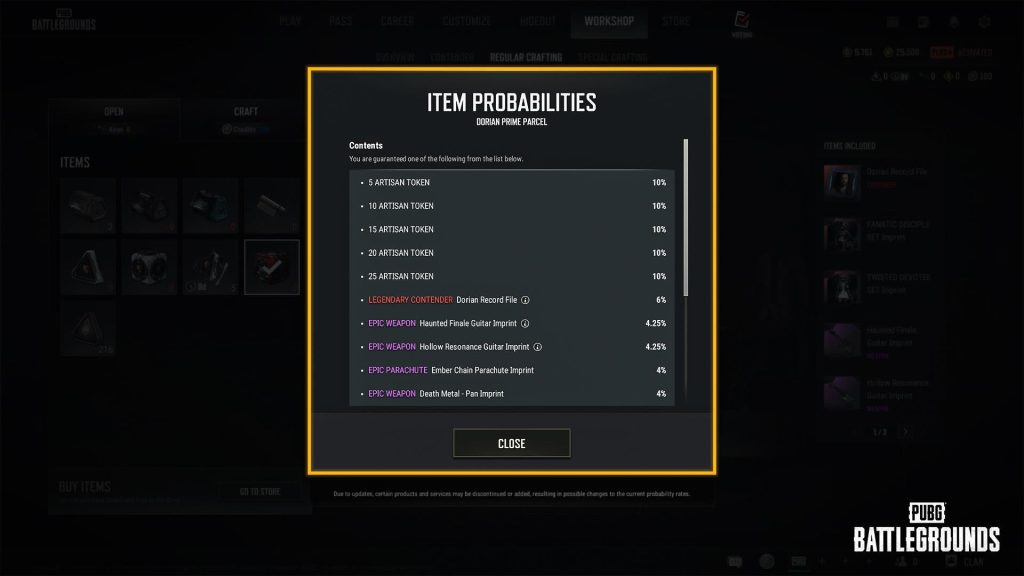
Task: Select the Death Metal - Pan Imprint row
Action: (511, 394)
